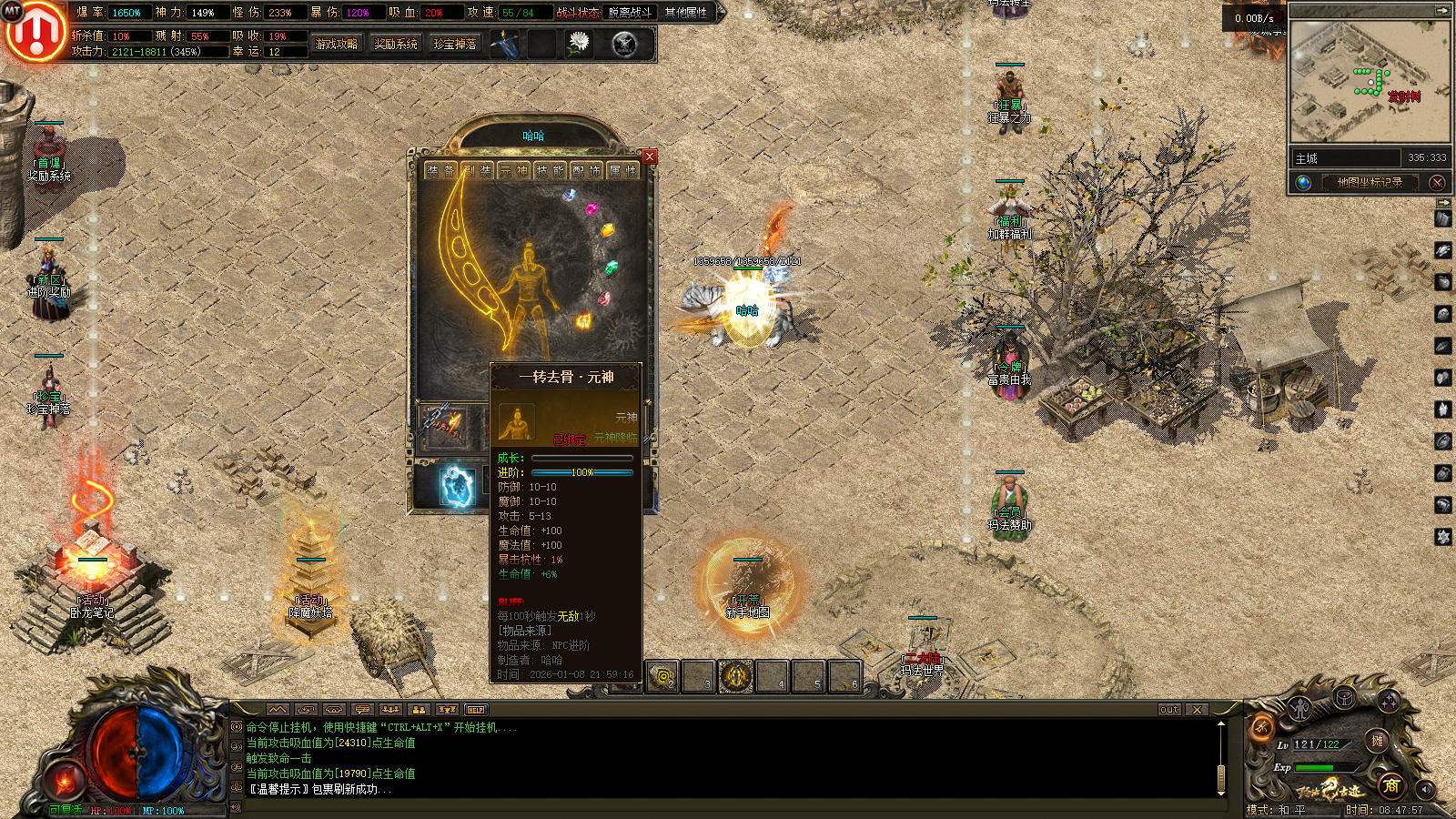Viewport: 1456px width, 819px height.
Task: Close the character panel
Action: coord(650,157)
